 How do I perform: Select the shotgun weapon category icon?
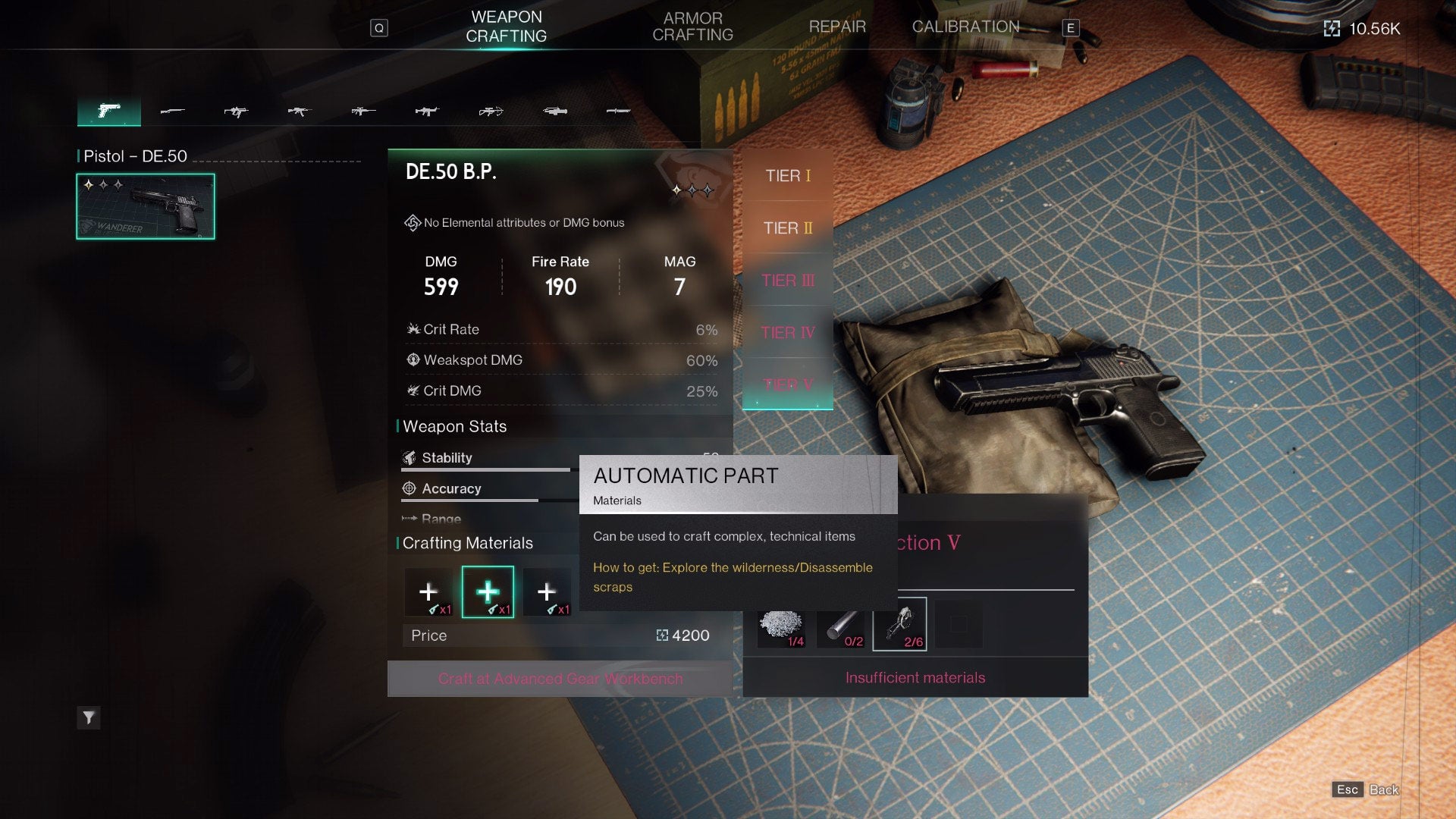point(172,111)
